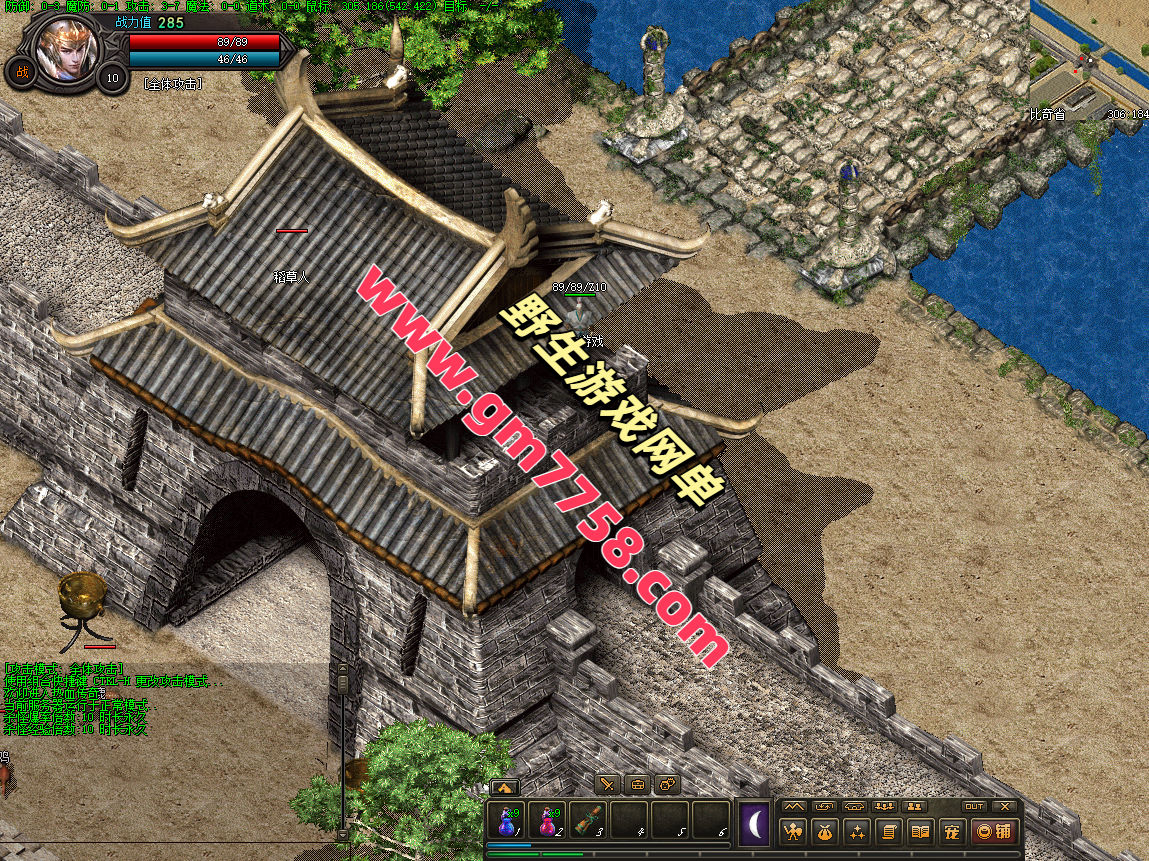The image size is (1149, 861).
Task: Click the crossed swords button above hotbar
Action: pyautogui.click(x=608, y=785)
